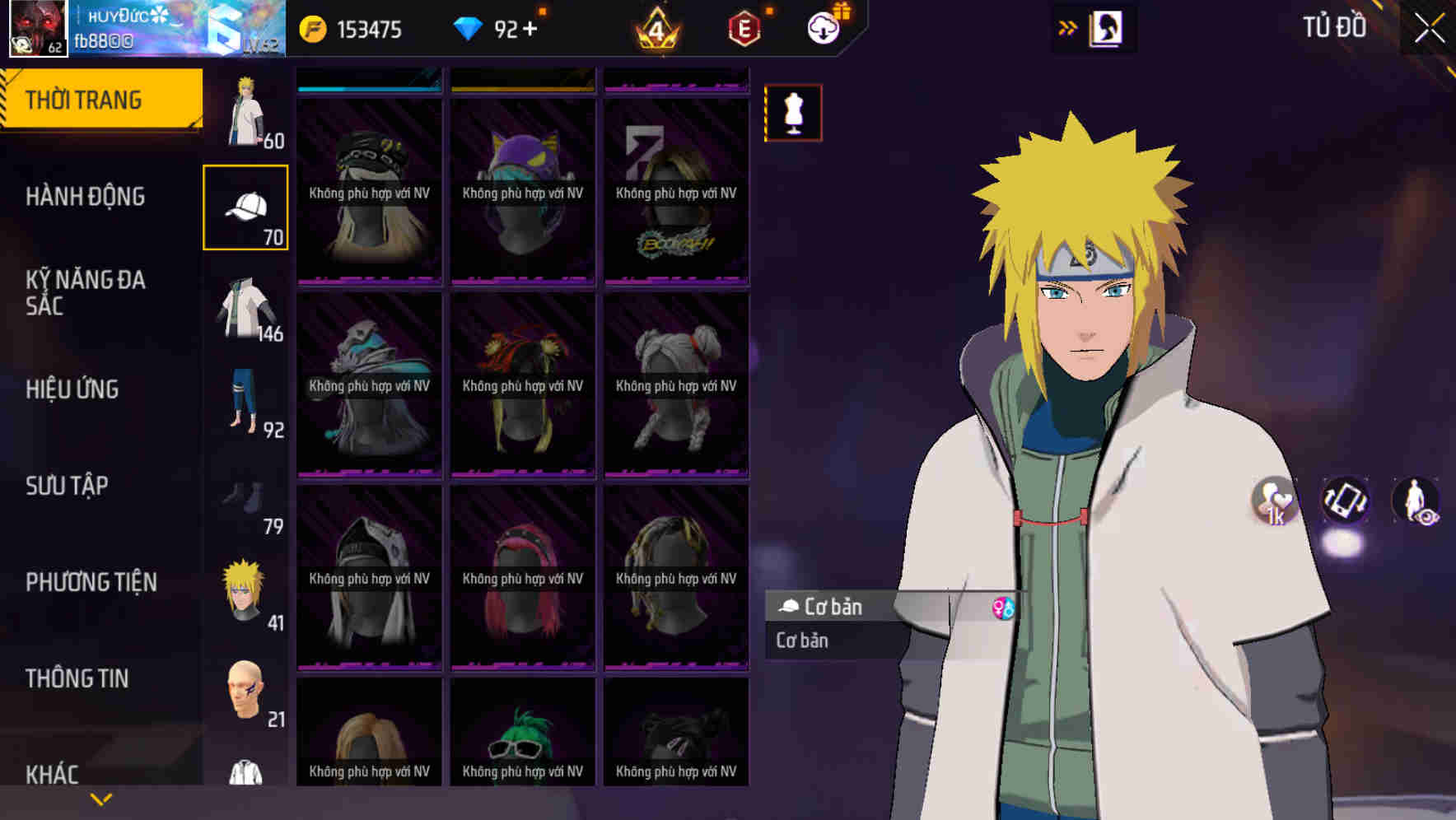Click the double chevron next to album icon
Viewport: 1456px width, 820px height.
click(1068, 27)
